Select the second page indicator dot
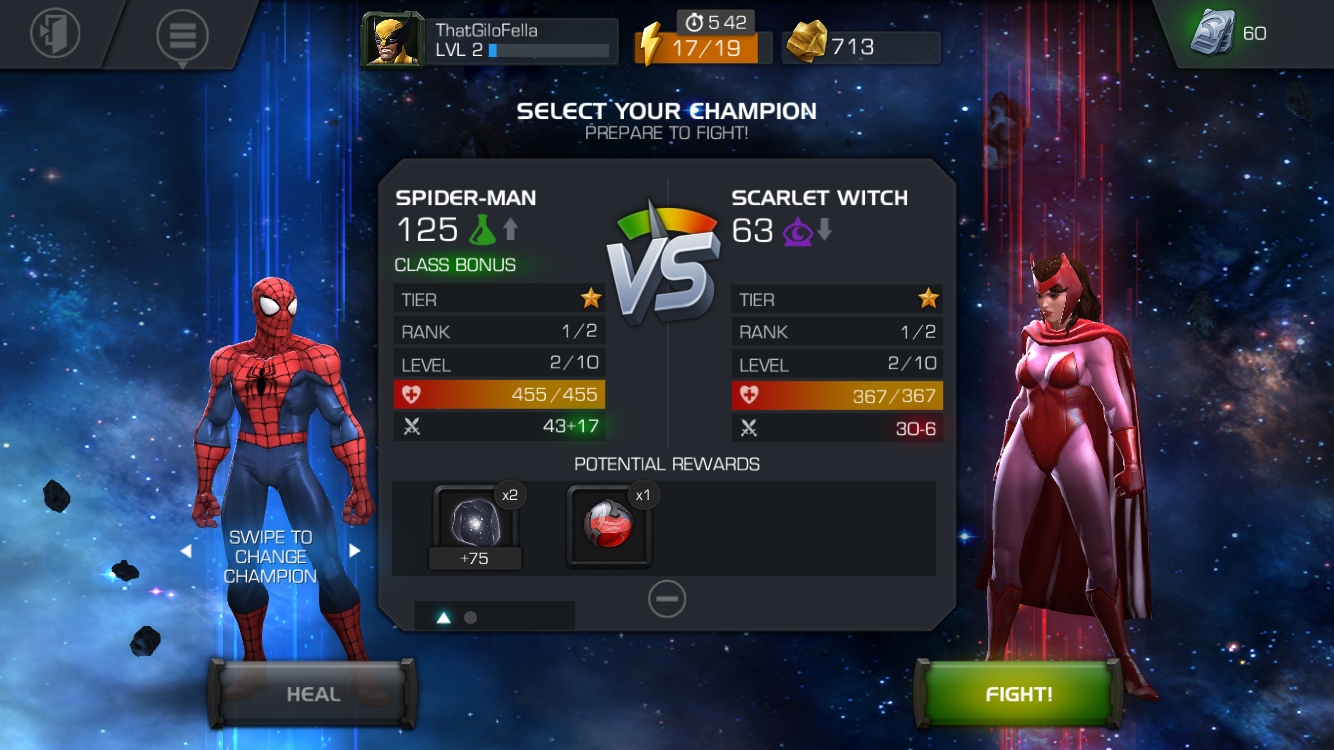Viewport: 1334px width, 750px height. [470, 618]
